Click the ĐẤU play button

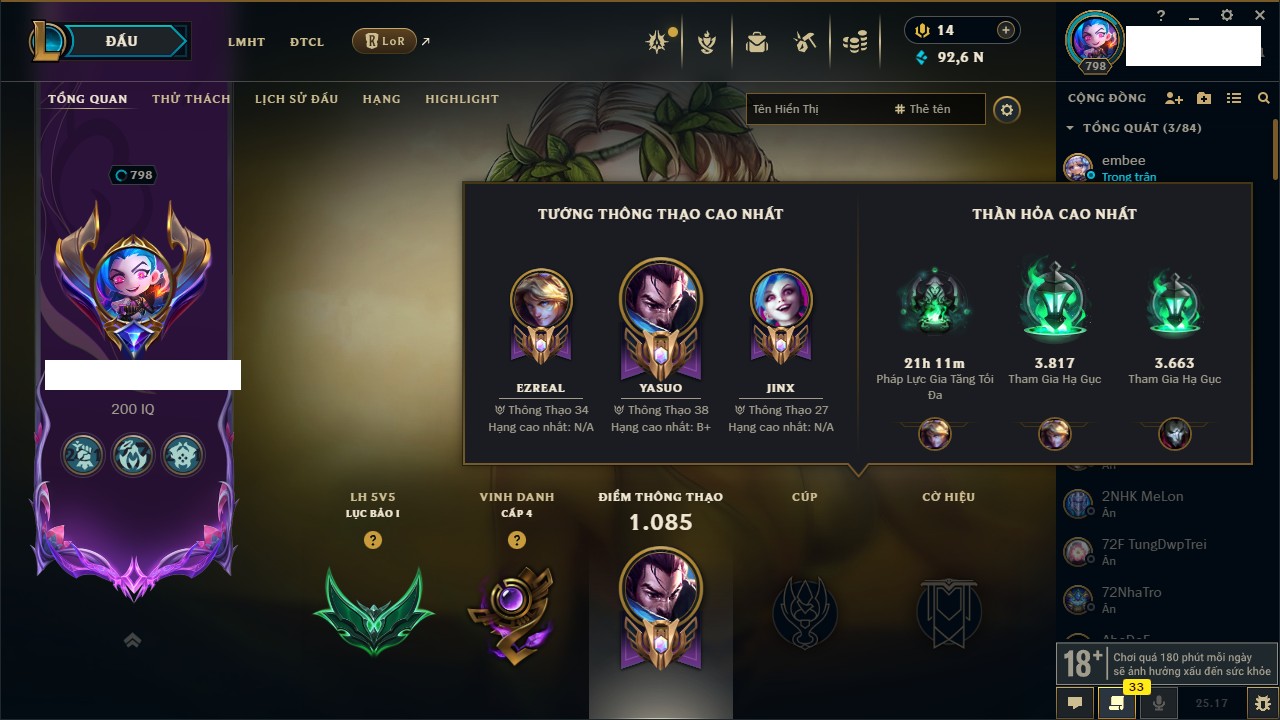(122, 41)
